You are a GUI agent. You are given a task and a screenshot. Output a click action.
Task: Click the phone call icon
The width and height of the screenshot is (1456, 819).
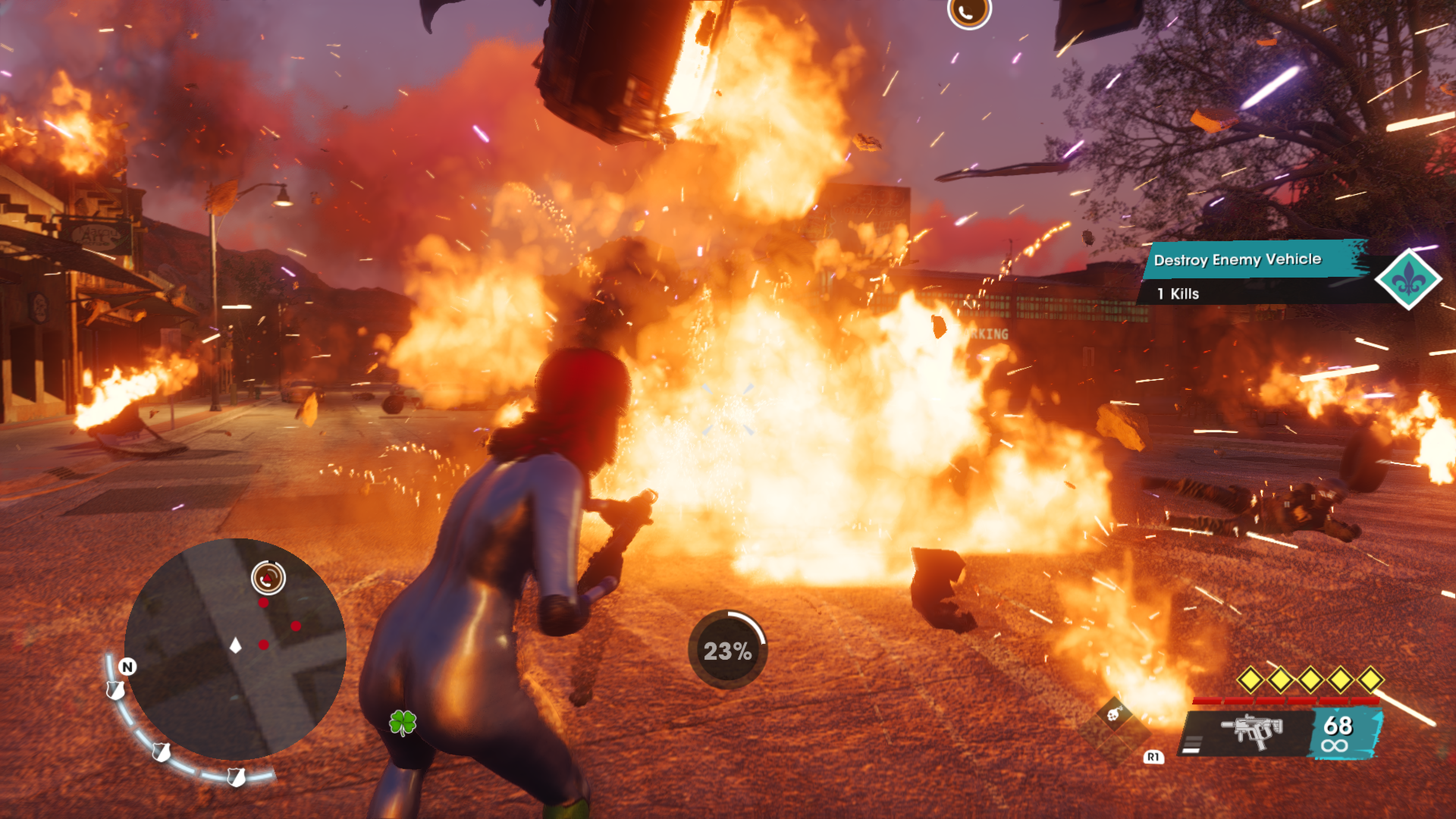(x=969, y=11)
